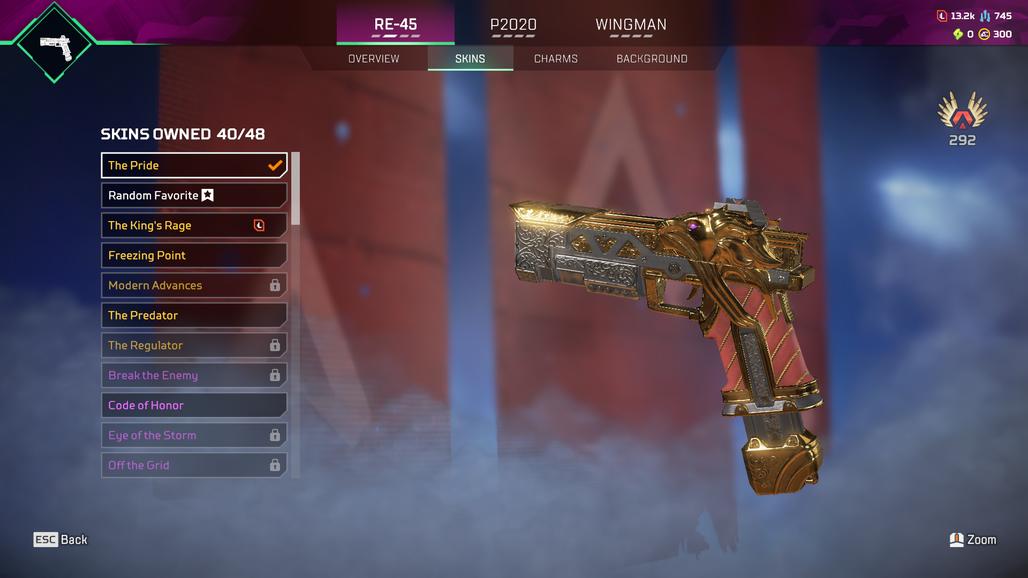The height and width of the screenshot is (578, 1028).
Task: Choose the Random Favorite option
Action: [x=194, y=195]
